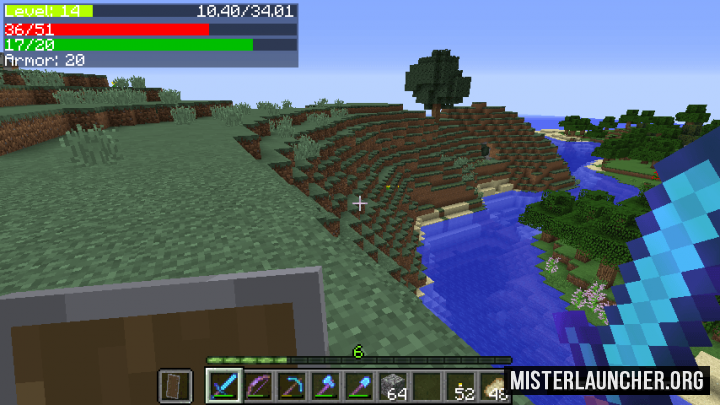Open the misterlauncher.org watermark link
The image size is (720, 405).
click(x=608, y=381)
